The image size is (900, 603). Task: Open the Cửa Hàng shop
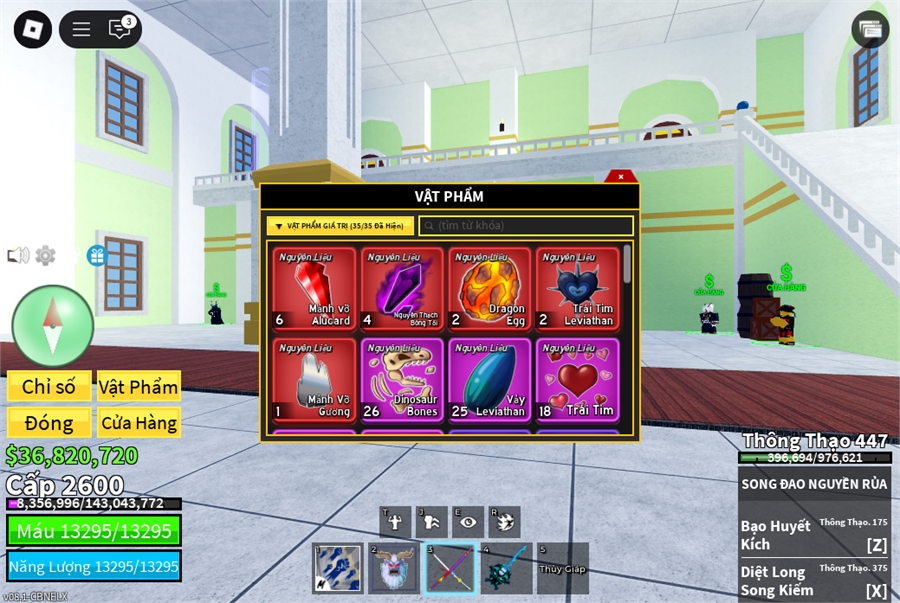pyautogui.click(x=138, y=423)
